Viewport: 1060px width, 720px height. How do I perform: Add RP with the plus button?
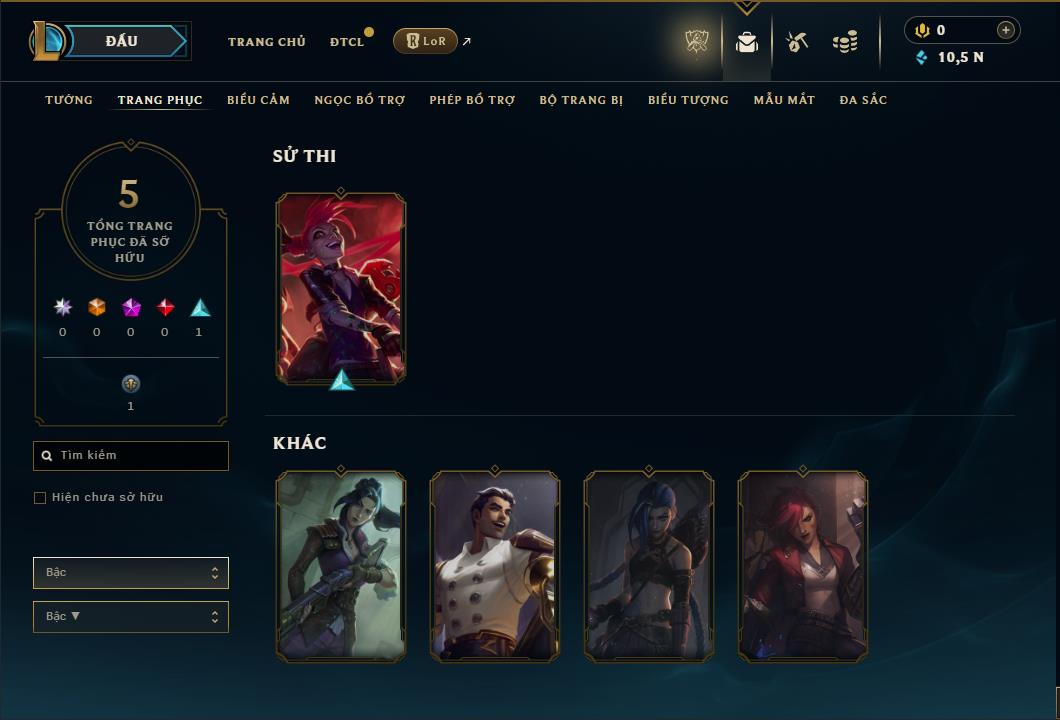1005,30
